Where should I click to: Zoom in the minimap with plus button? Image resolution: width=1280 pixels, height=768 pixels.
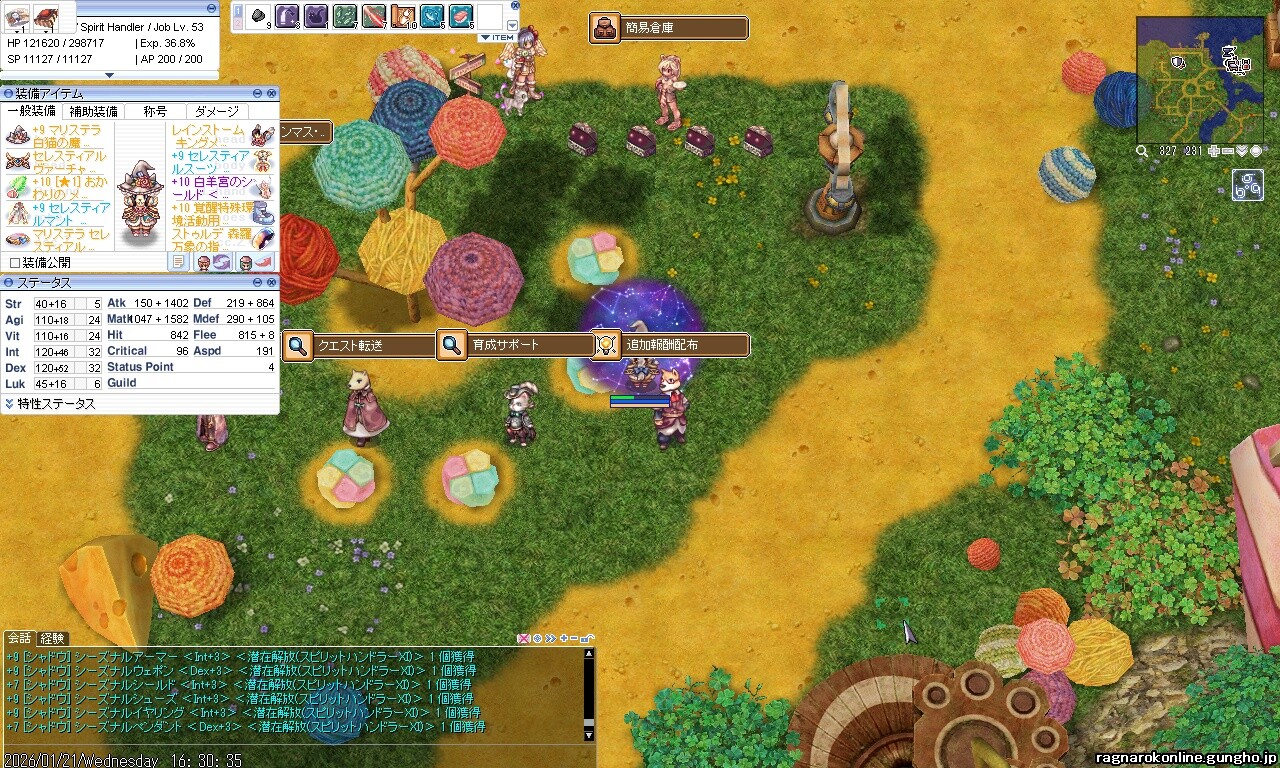[x=1214, y=151]
